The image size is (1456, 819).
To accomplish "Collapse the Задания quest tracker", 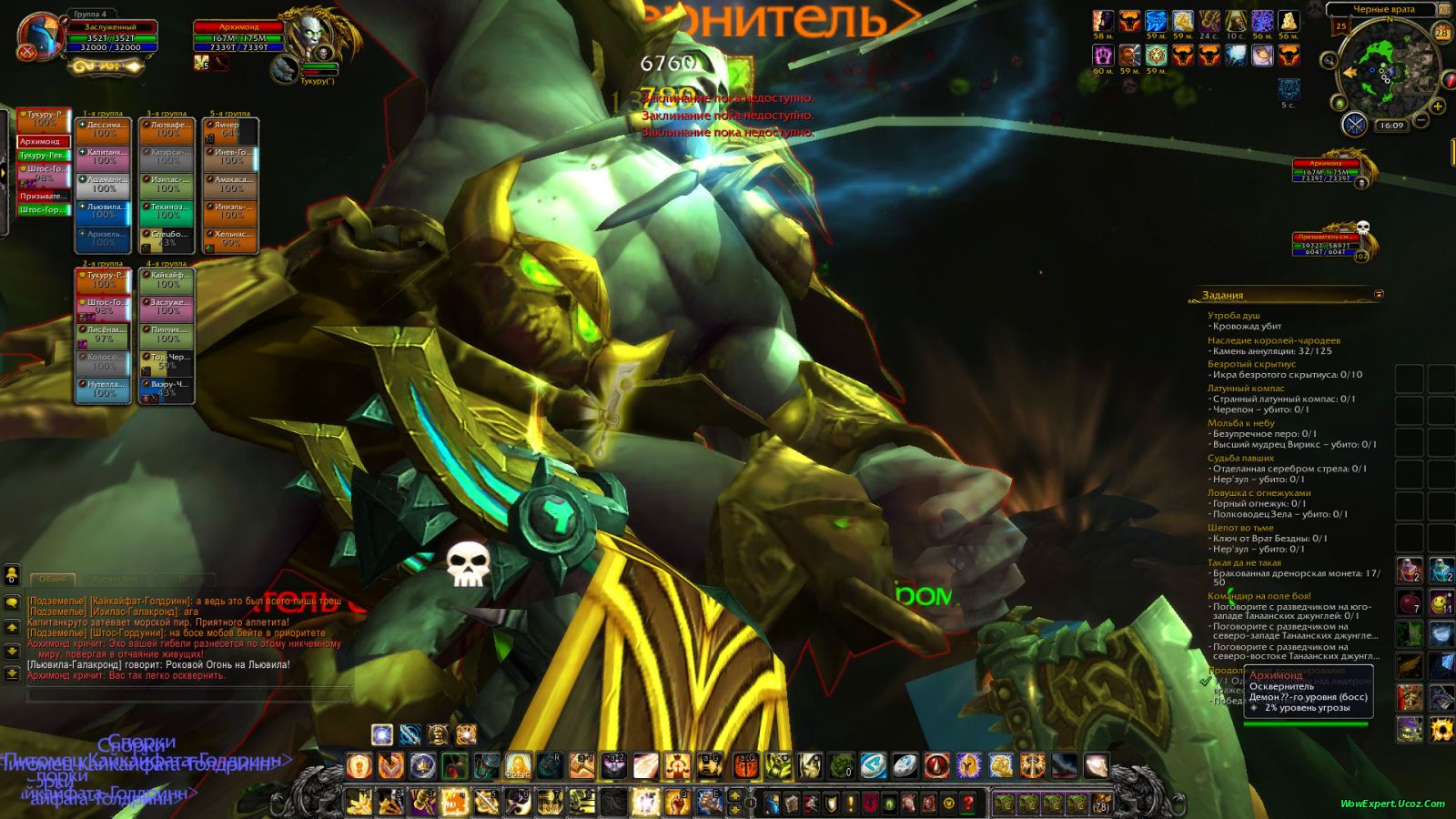I will 1379,295.
